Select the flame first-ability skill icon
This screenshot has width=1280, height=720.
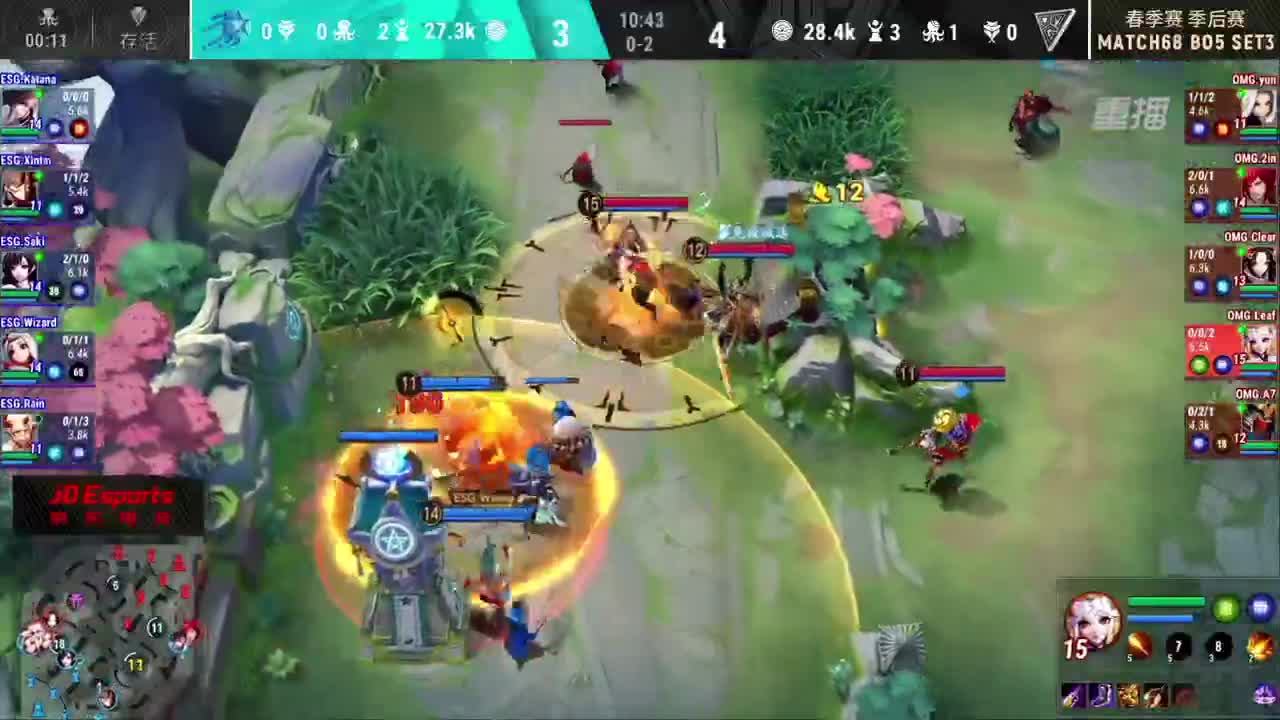1140,645
